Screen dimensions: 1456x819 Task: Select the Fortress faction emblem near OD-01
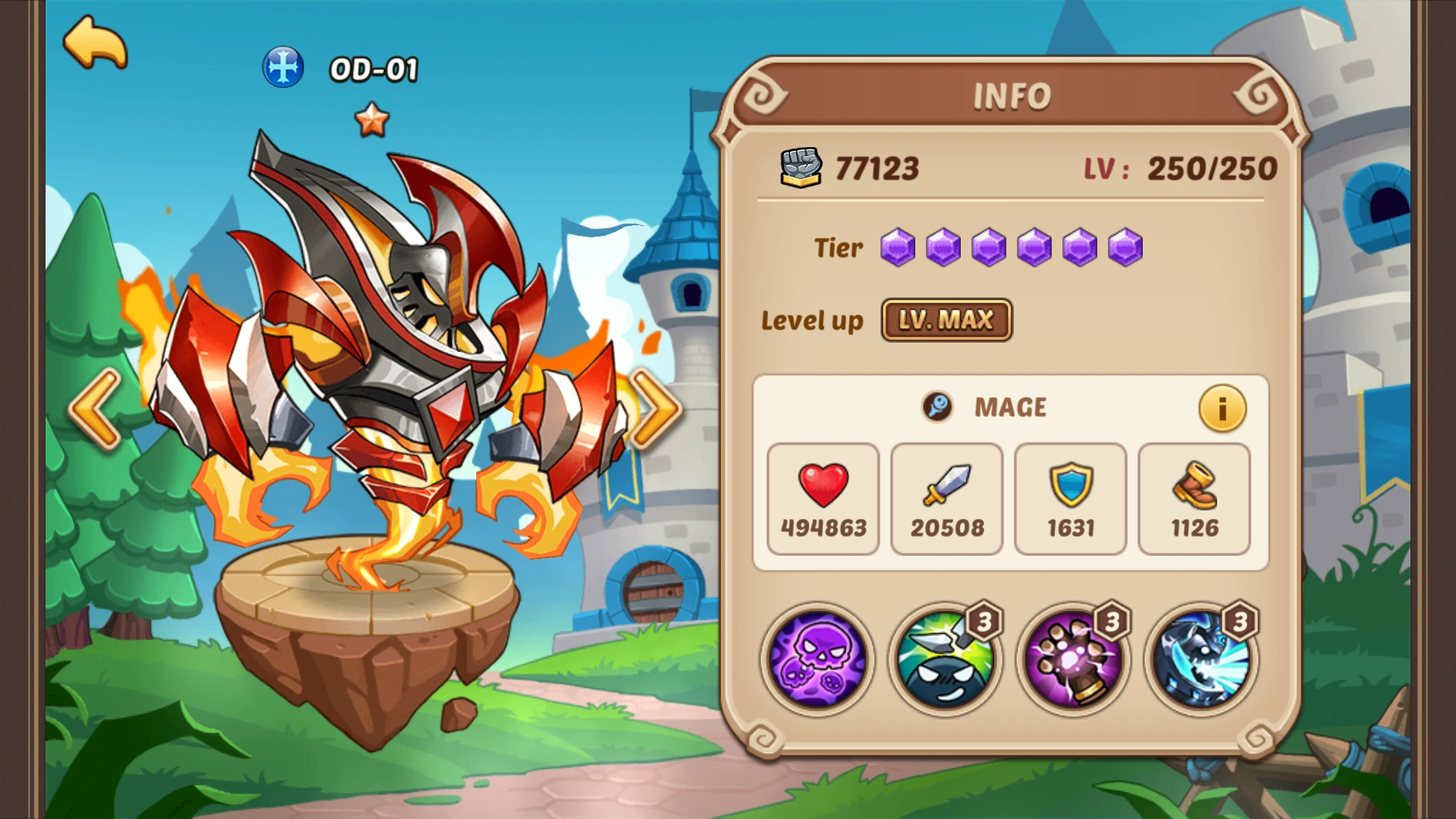pos(282,68)
